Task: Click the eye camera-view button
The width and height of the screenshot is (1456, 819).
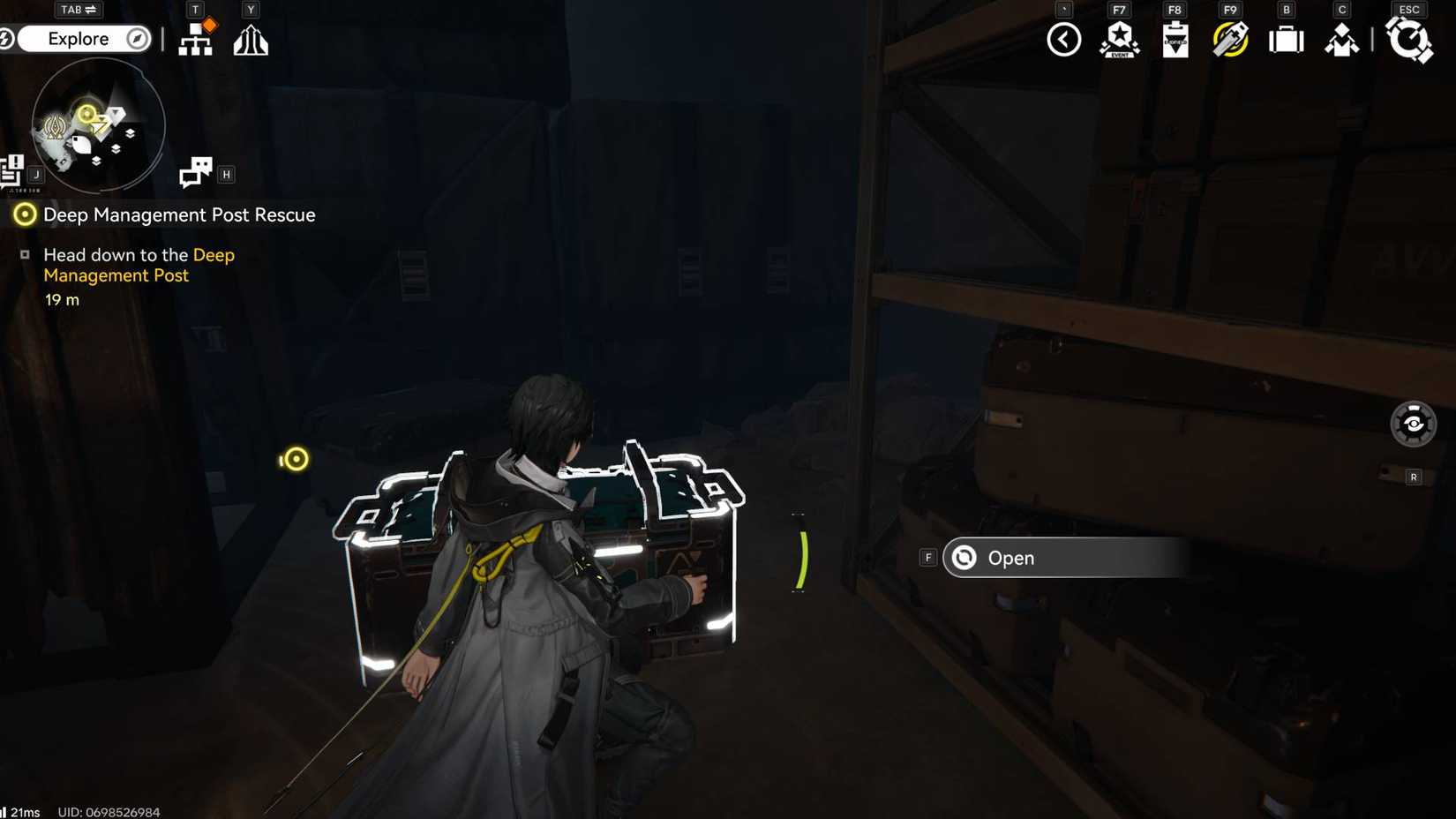Action: 1413,425
